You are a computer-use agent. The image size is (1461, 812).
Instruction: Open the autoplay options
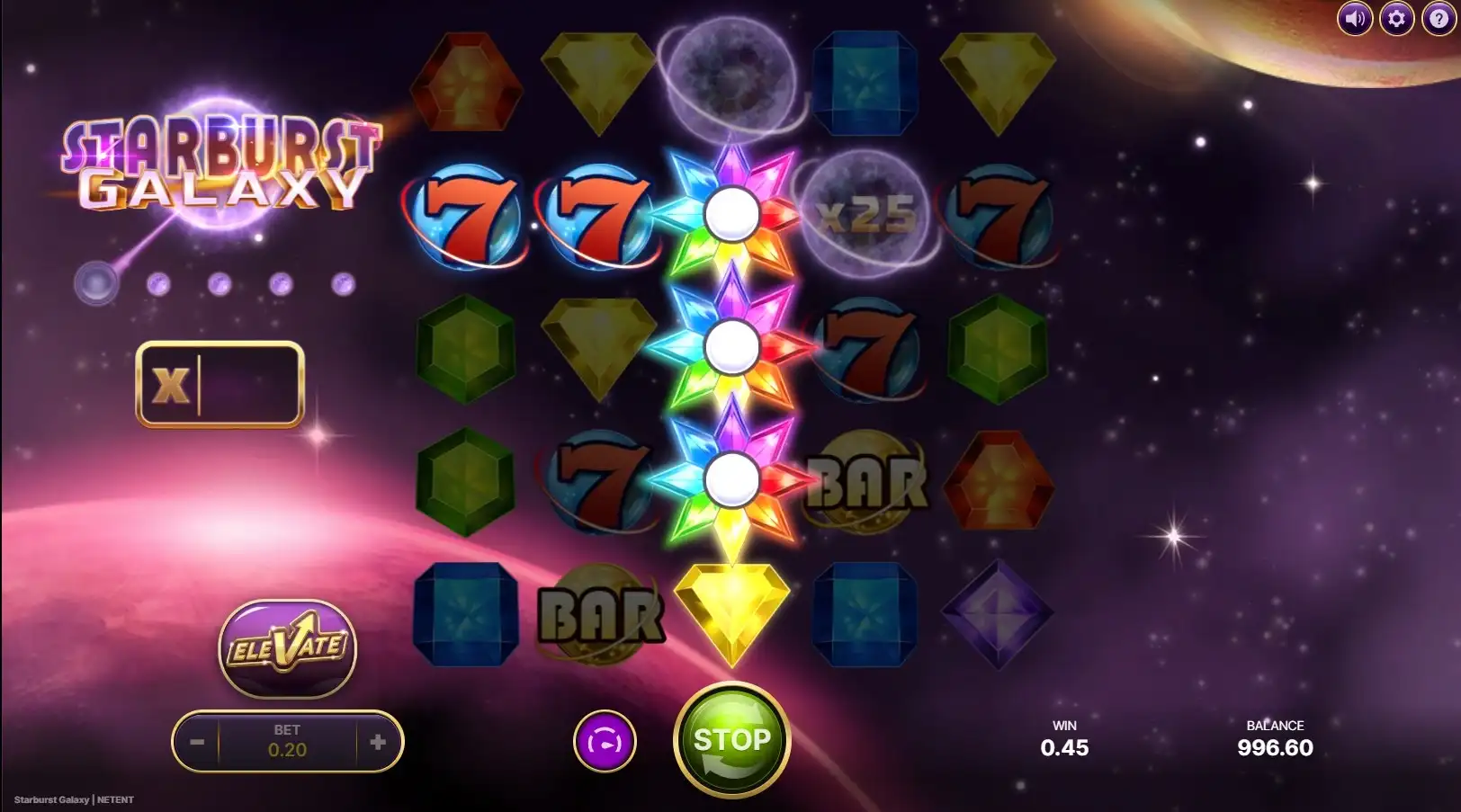pyautogui.click(x=605, y=742)
